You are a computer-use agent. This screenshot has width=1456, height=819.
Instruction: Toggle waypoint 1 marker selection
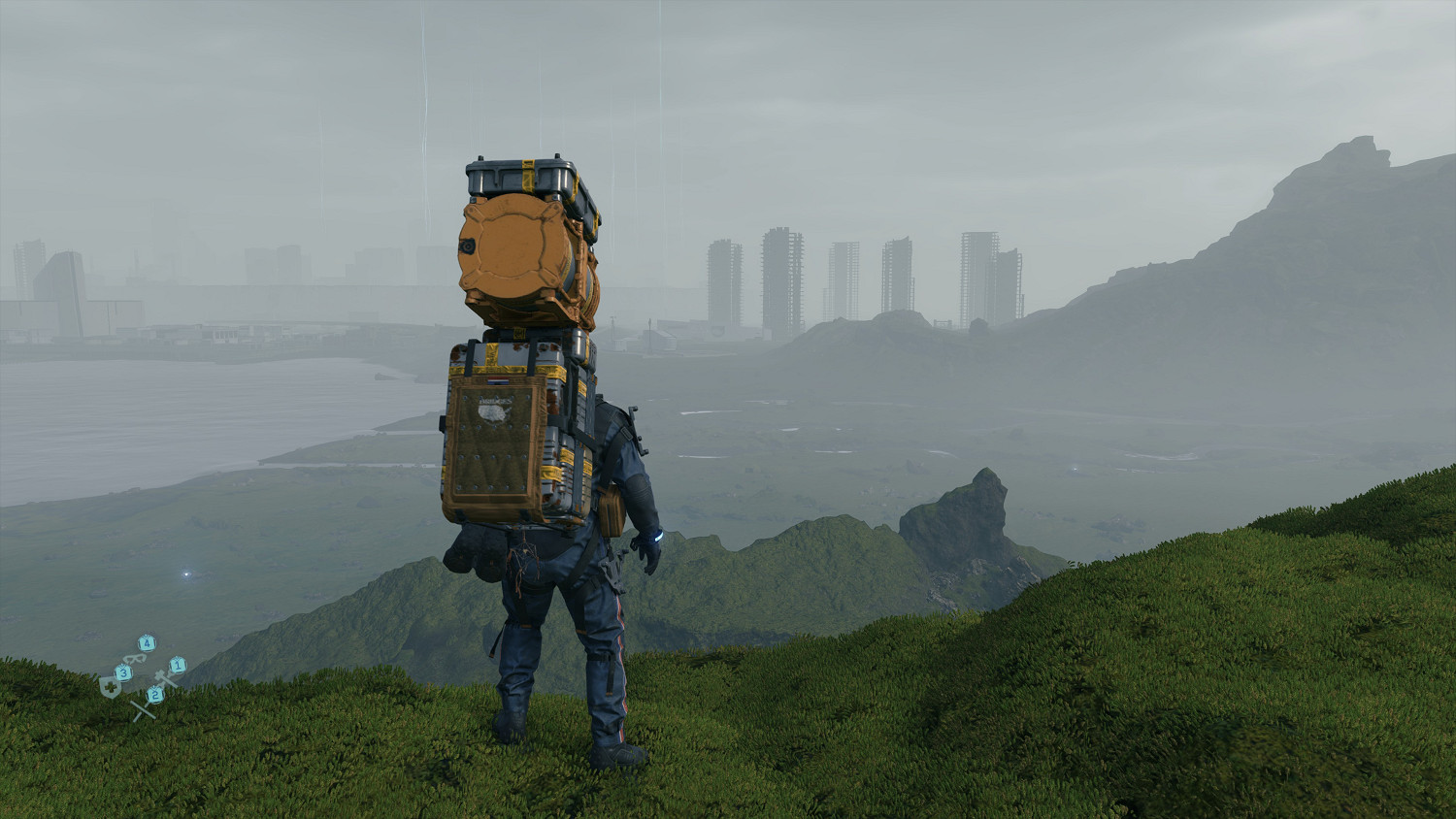[x=178, y=666]
